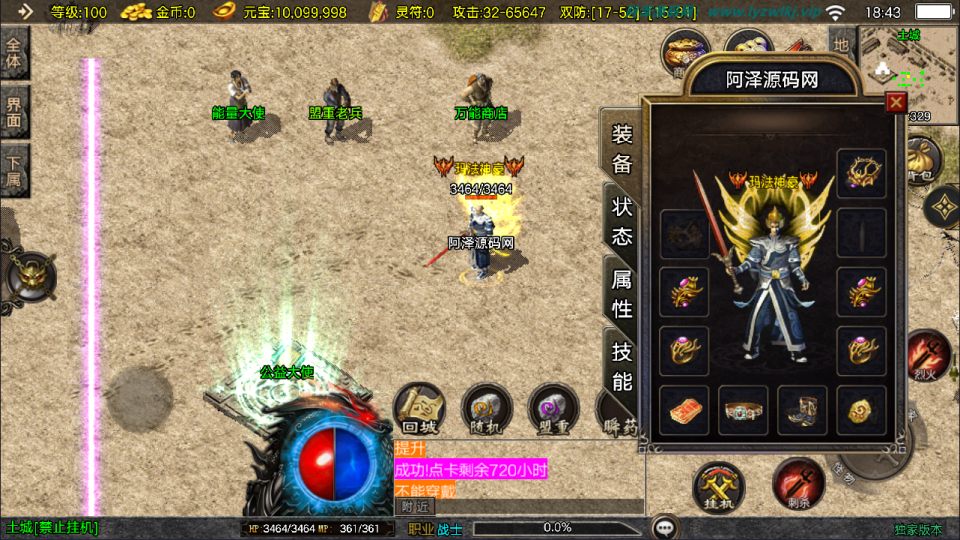
Task: Toggle the 挂机 auto-battle button
Action: [x=718, y=488]
